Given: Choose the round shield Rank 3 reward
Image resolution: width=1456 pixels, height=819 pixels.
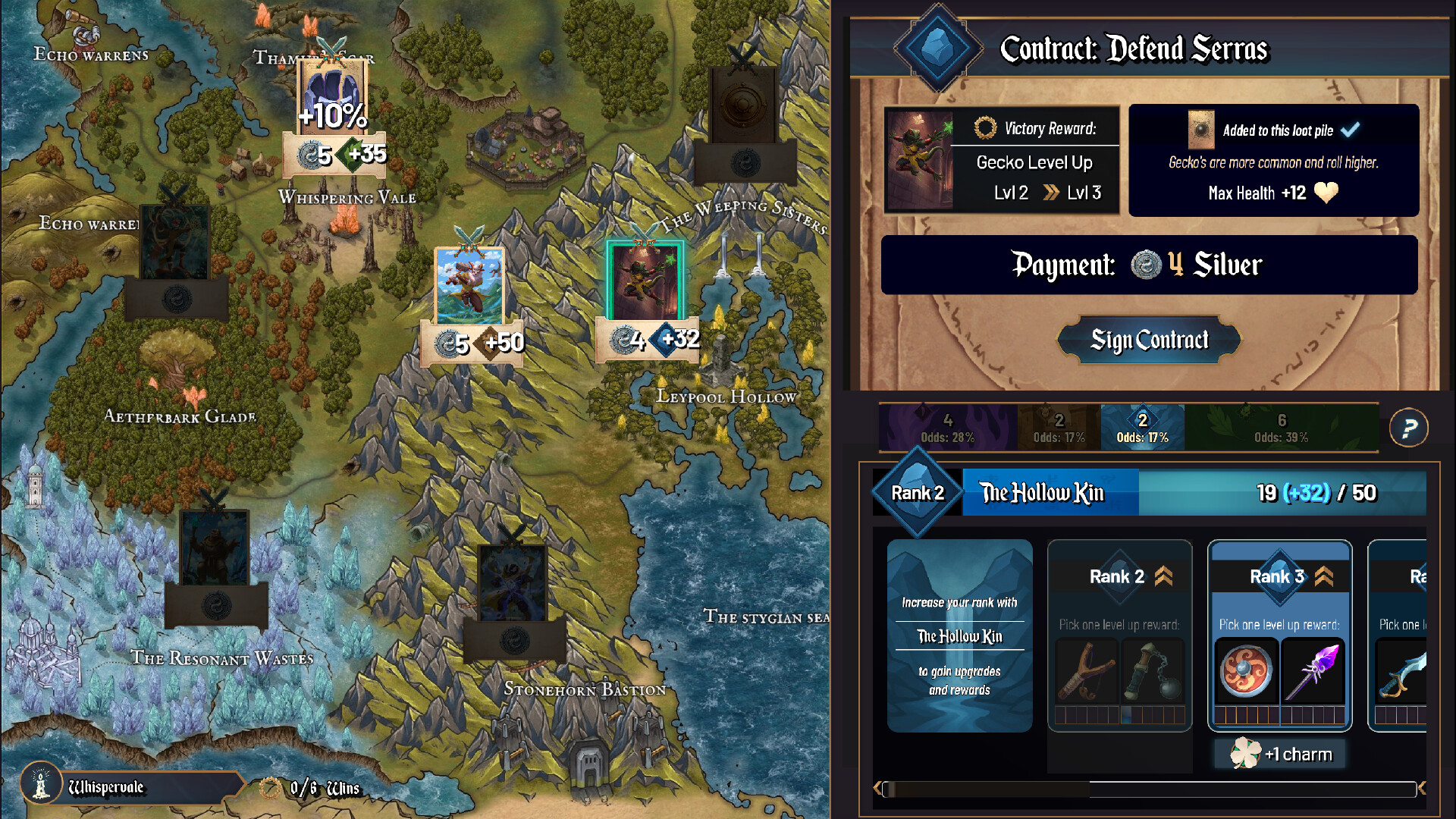Looking at the screenshot, I should [1246, 671].
